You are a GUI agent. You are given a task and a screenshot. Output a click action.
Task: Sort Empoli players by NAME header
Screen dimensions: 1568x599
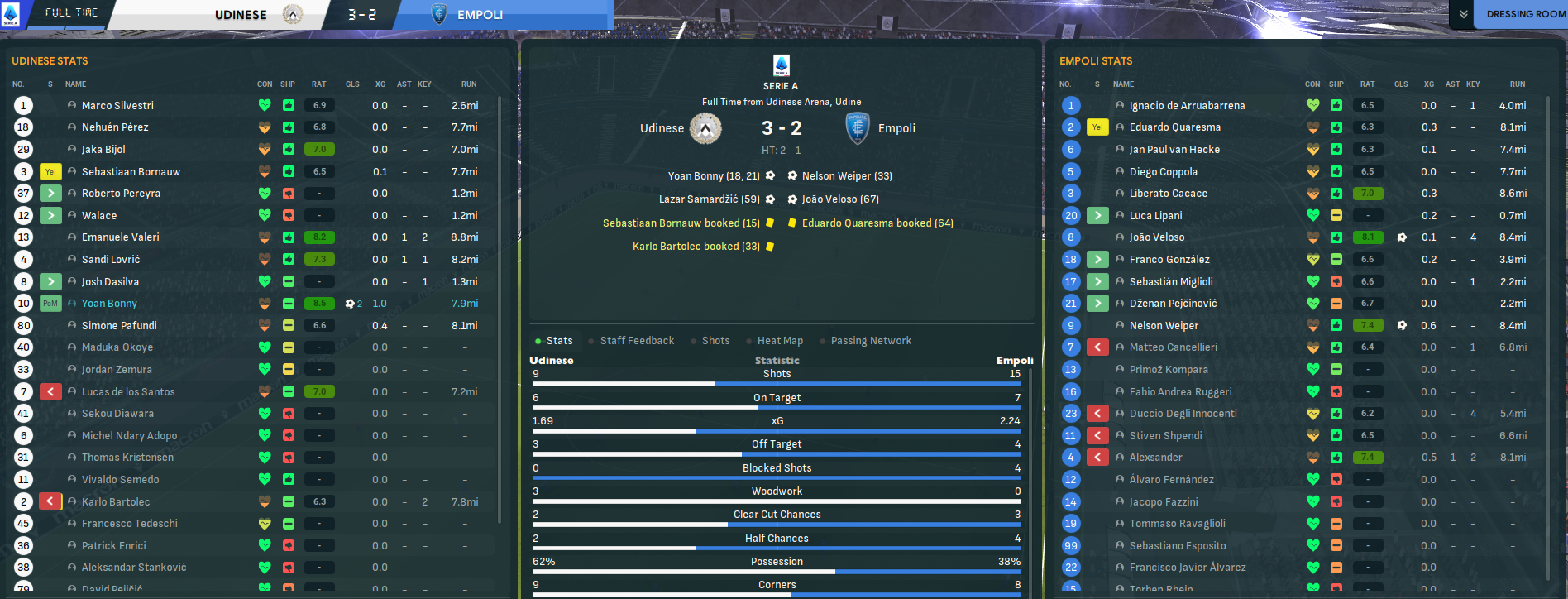coord(1123,84)
